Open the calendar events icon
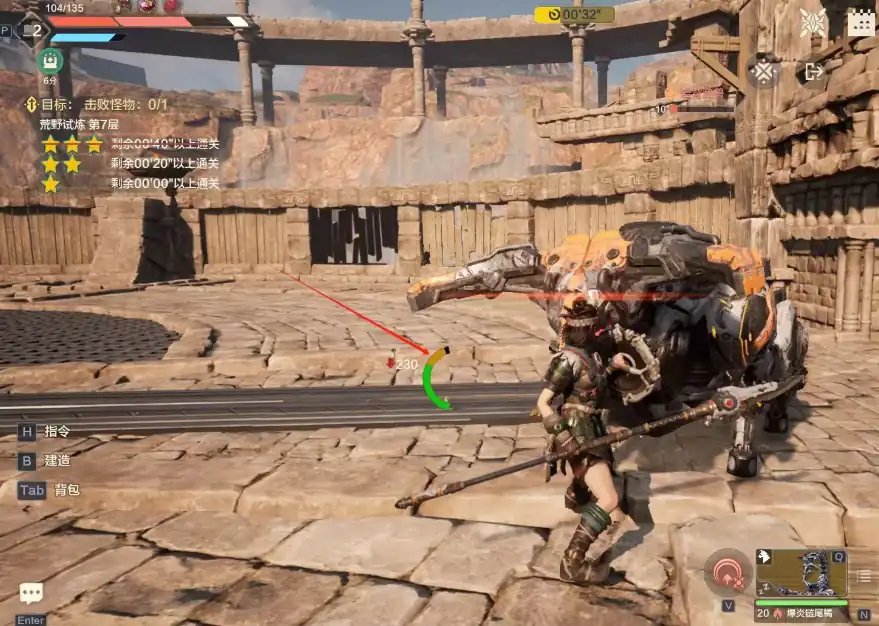The image size is (879, 626). coord(861,23)
